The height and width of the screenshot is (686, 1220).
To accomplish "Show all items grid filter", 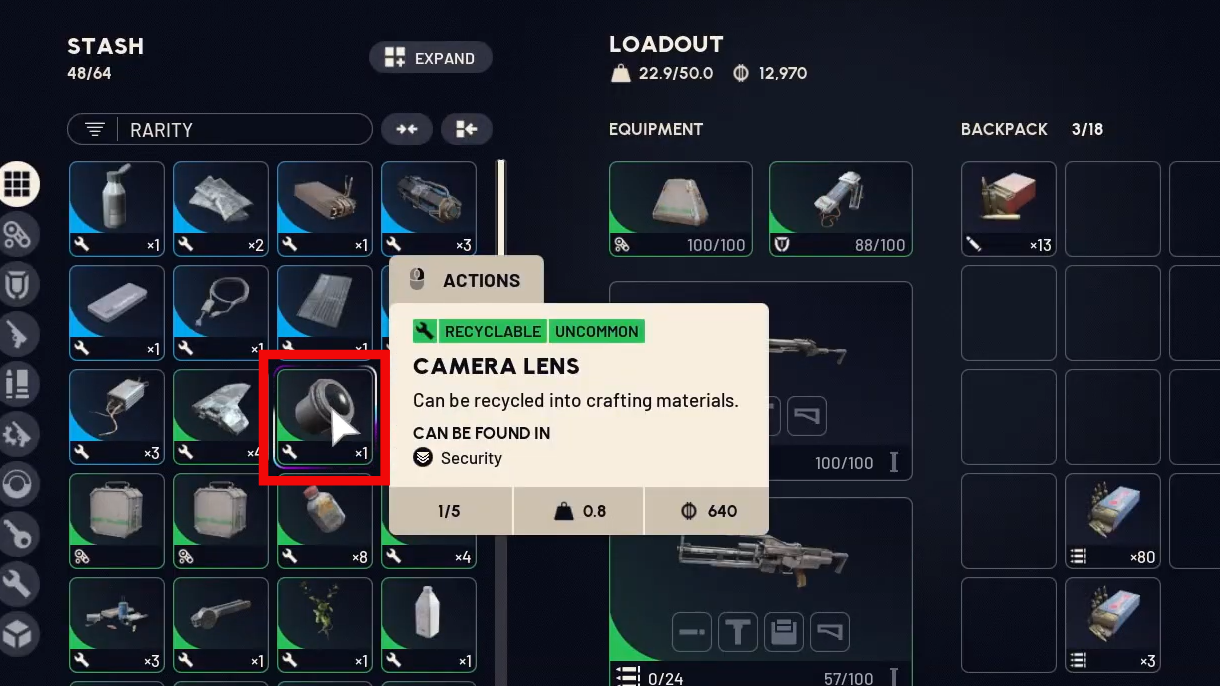I will tap(19, 184).
